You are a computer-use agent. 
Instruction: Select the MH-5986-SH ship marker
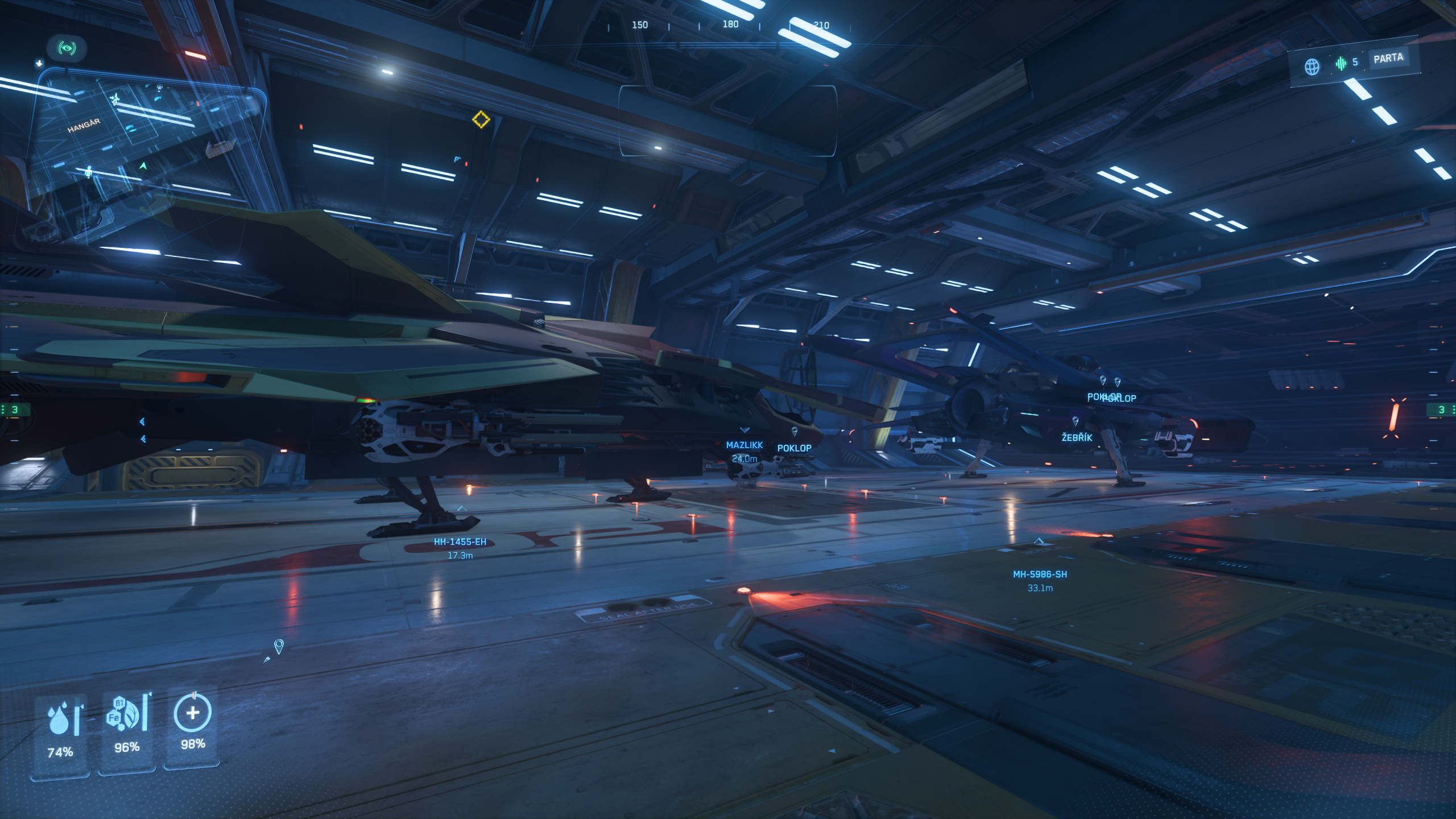[x=1040, y=574]
